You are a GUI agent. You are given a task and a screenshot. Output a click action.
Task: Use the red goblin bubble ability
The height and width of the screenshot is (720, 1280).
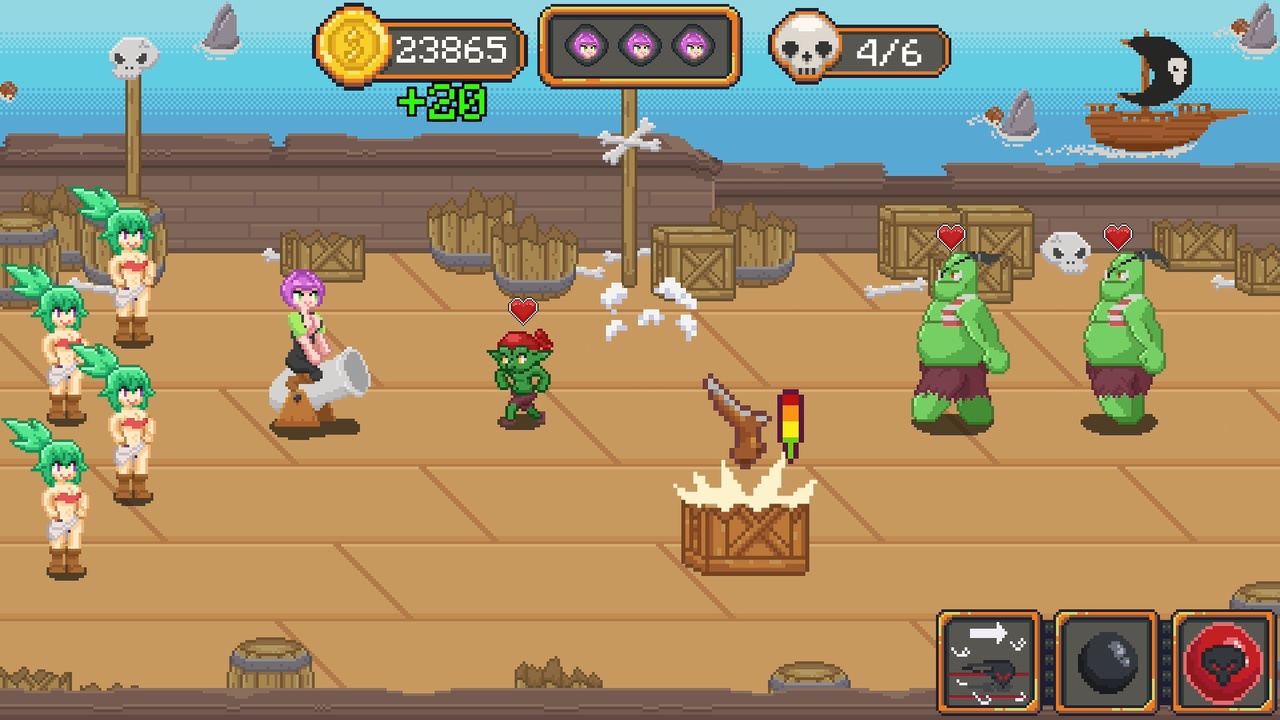coord(1222,660)
